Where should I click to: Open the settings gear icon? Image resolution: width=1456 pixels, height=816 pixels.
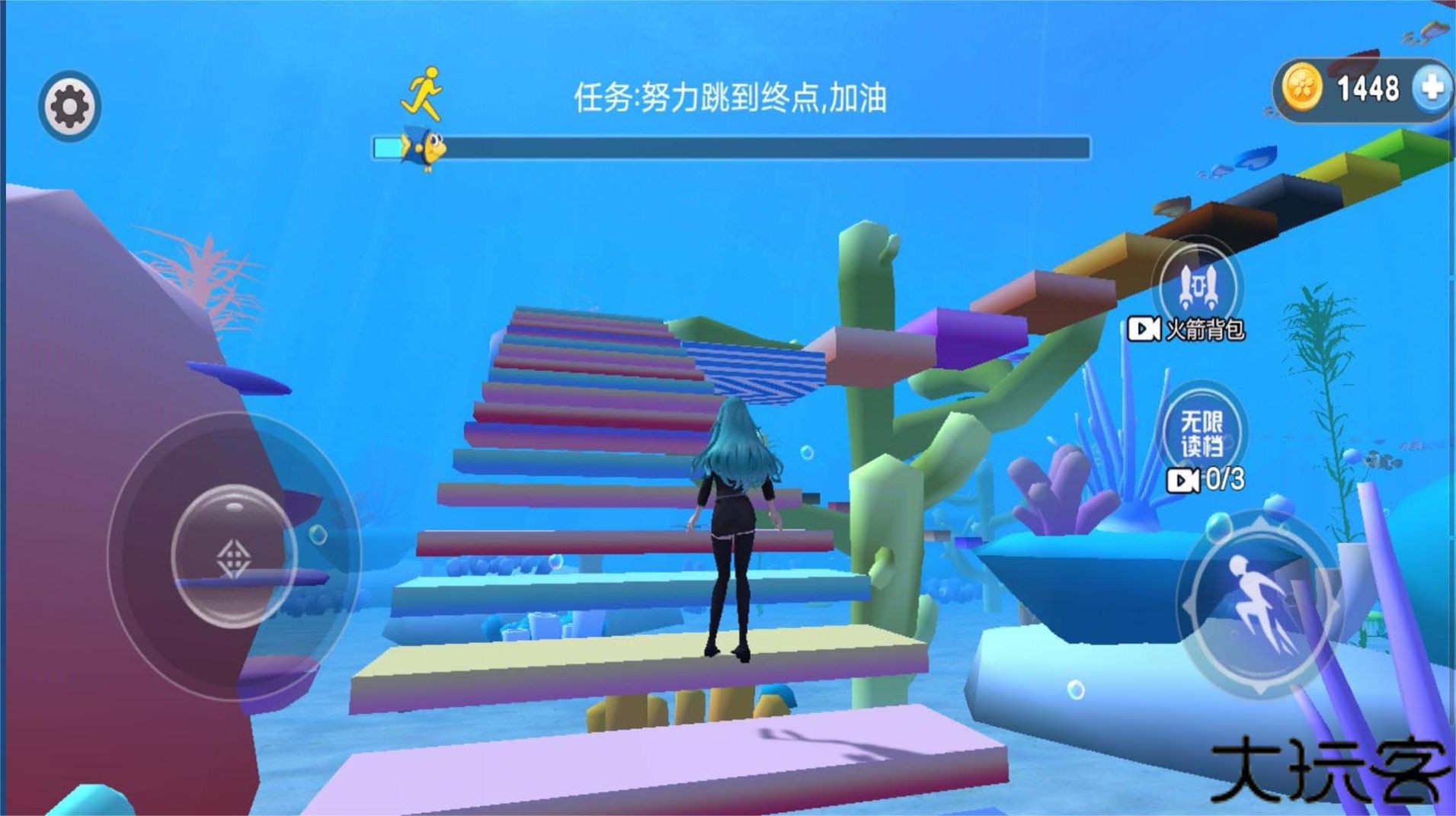tap(70, 104)
